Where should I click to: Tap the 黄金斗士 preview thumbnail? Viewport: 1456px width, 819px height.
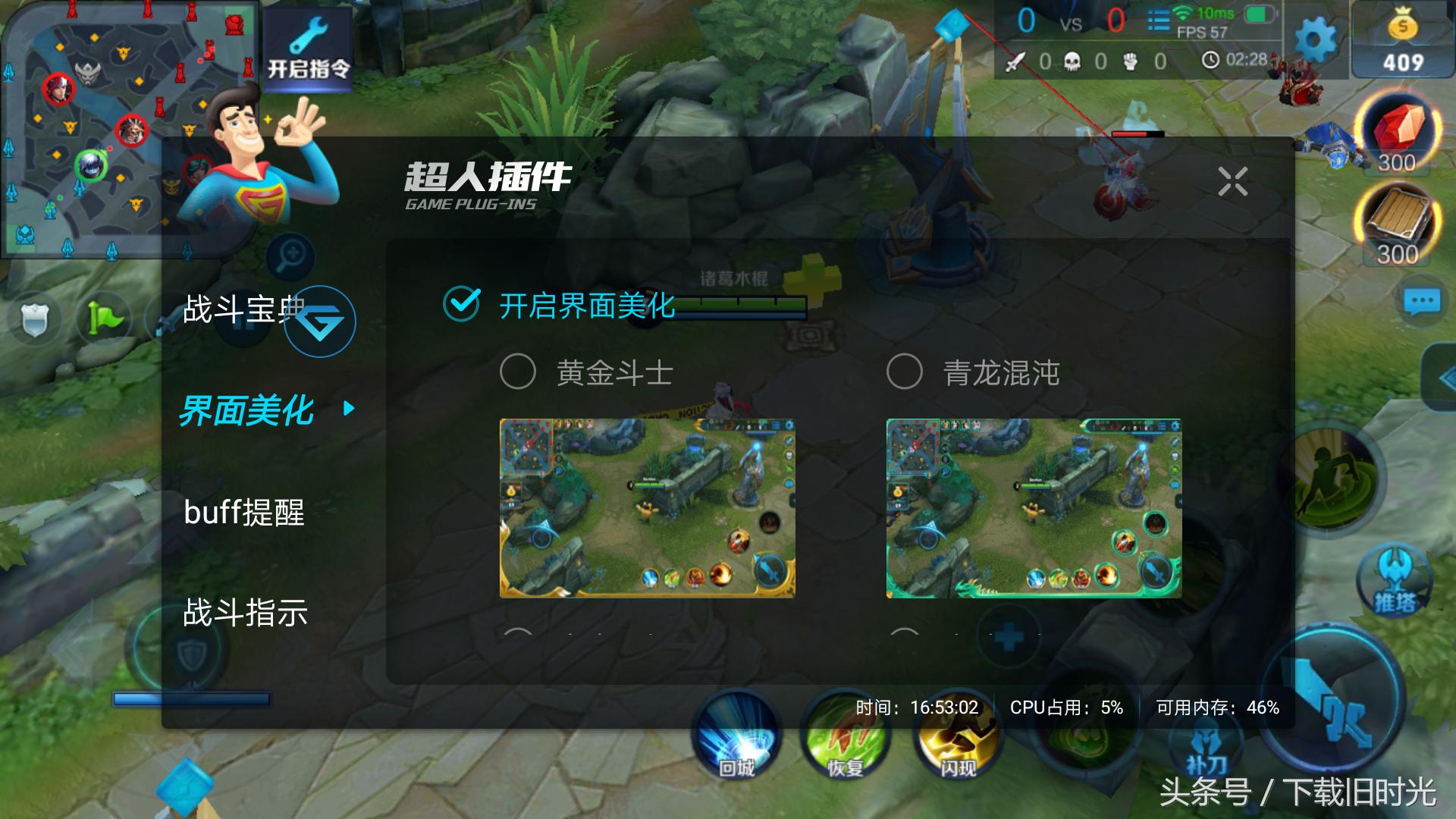point(648,508)
